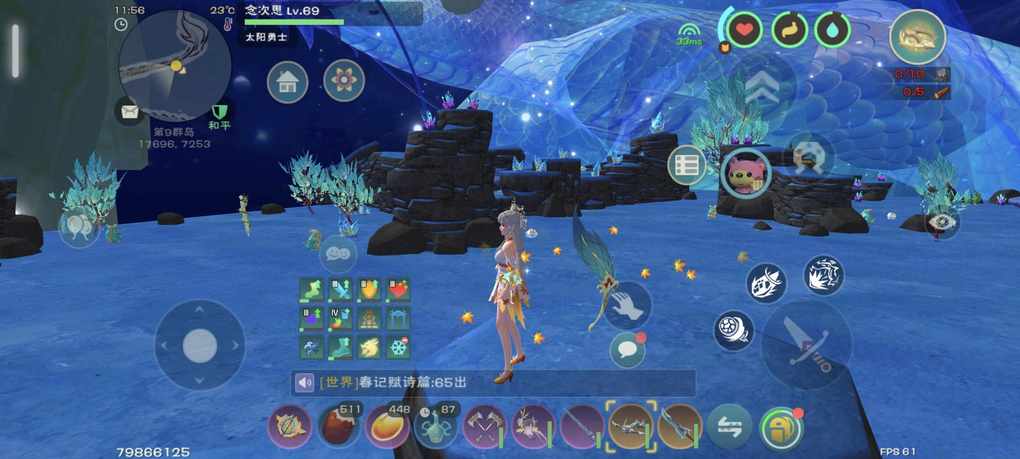Open the circular minimap

[x=174, y=65]
